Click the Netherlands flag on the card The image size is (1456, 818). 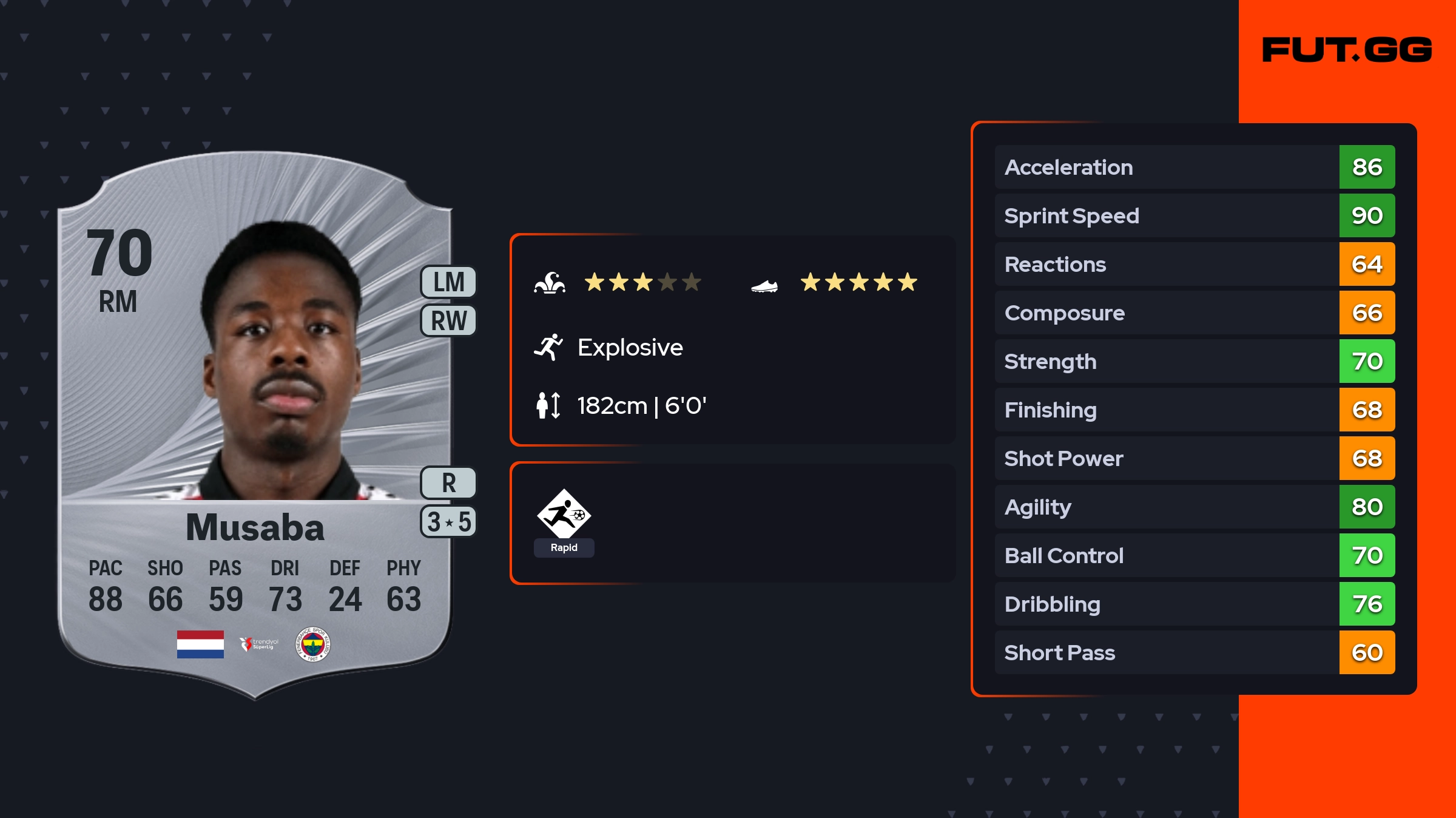click(x=200, y=644)
